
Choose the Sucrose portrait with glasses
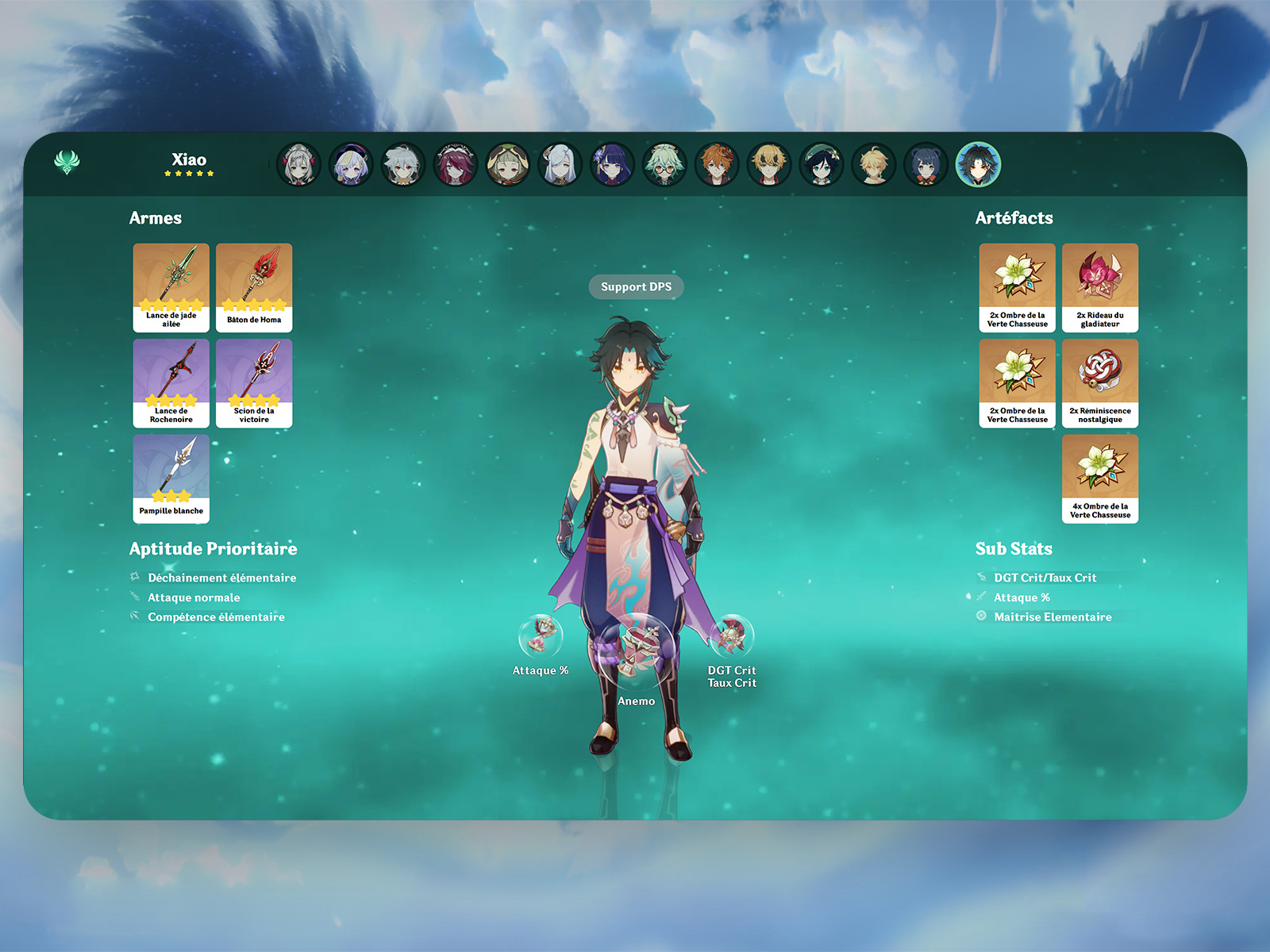(664, 165)
